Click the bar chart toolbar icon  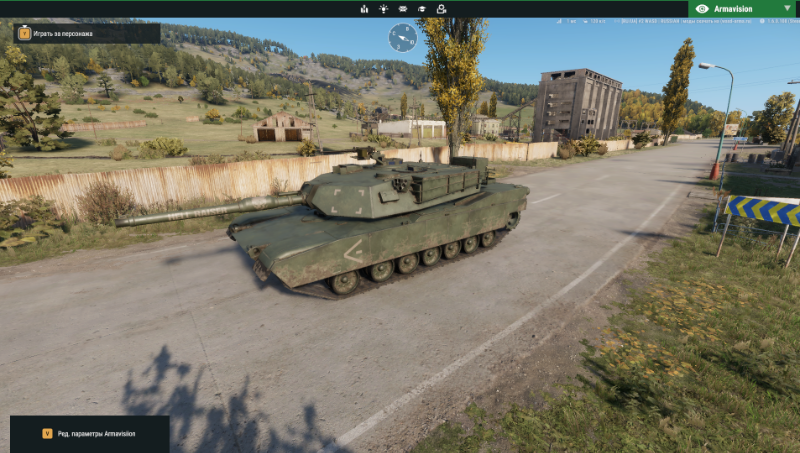click(364, 9)
